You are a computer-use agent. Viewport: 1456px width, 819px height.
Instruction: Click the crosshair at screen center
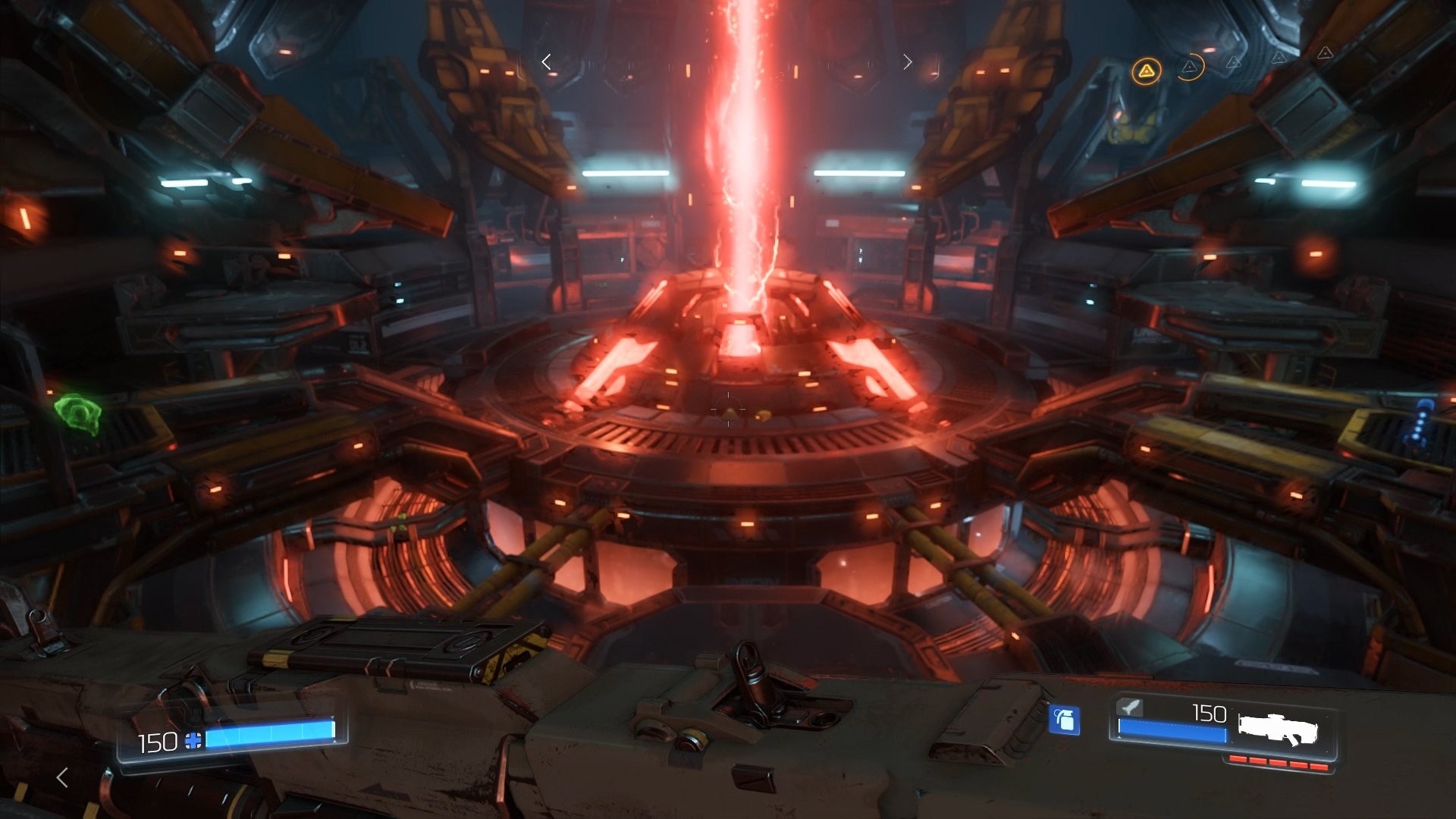(728, 409)
